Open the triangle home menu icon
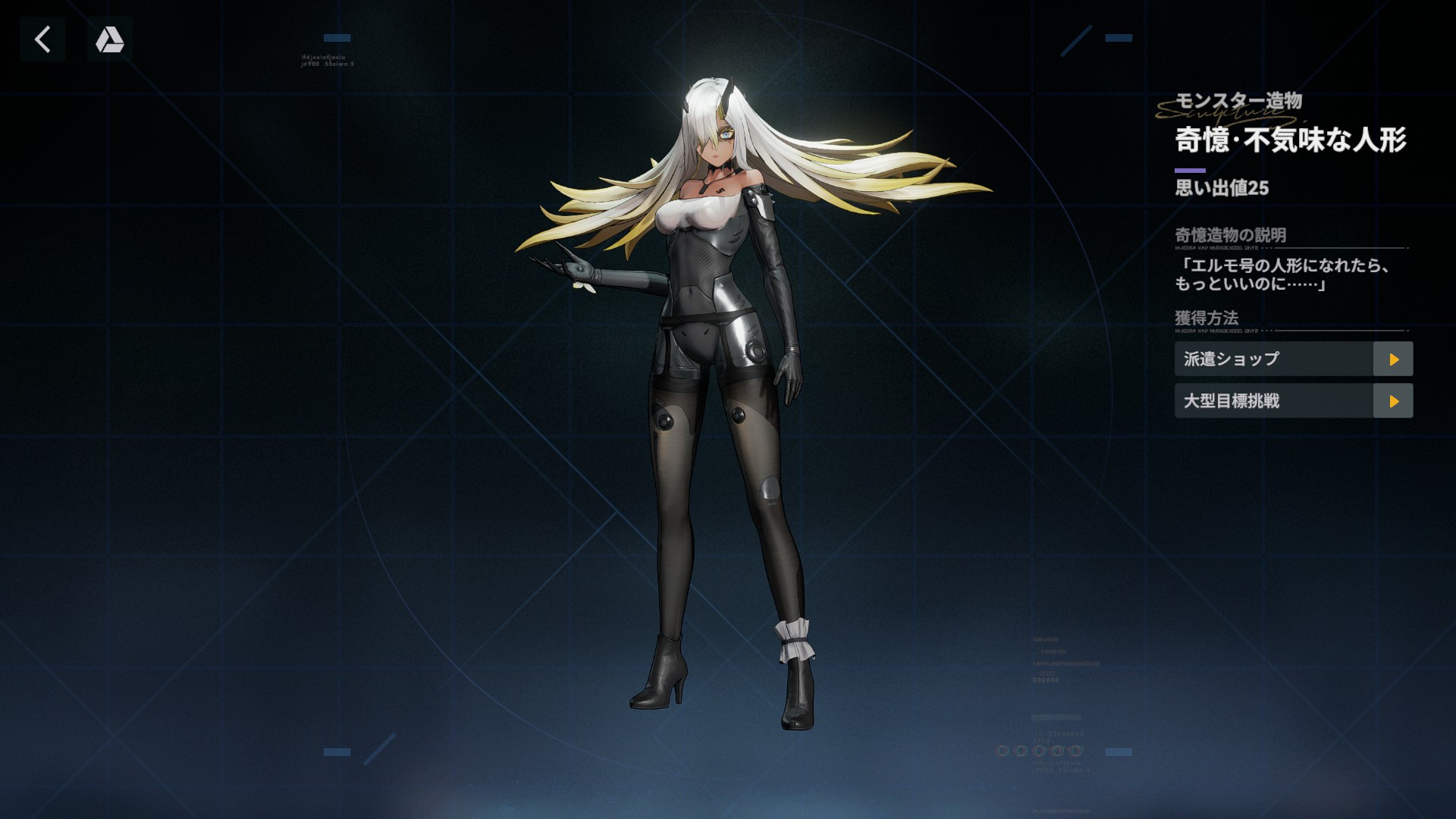 point(110,39)
